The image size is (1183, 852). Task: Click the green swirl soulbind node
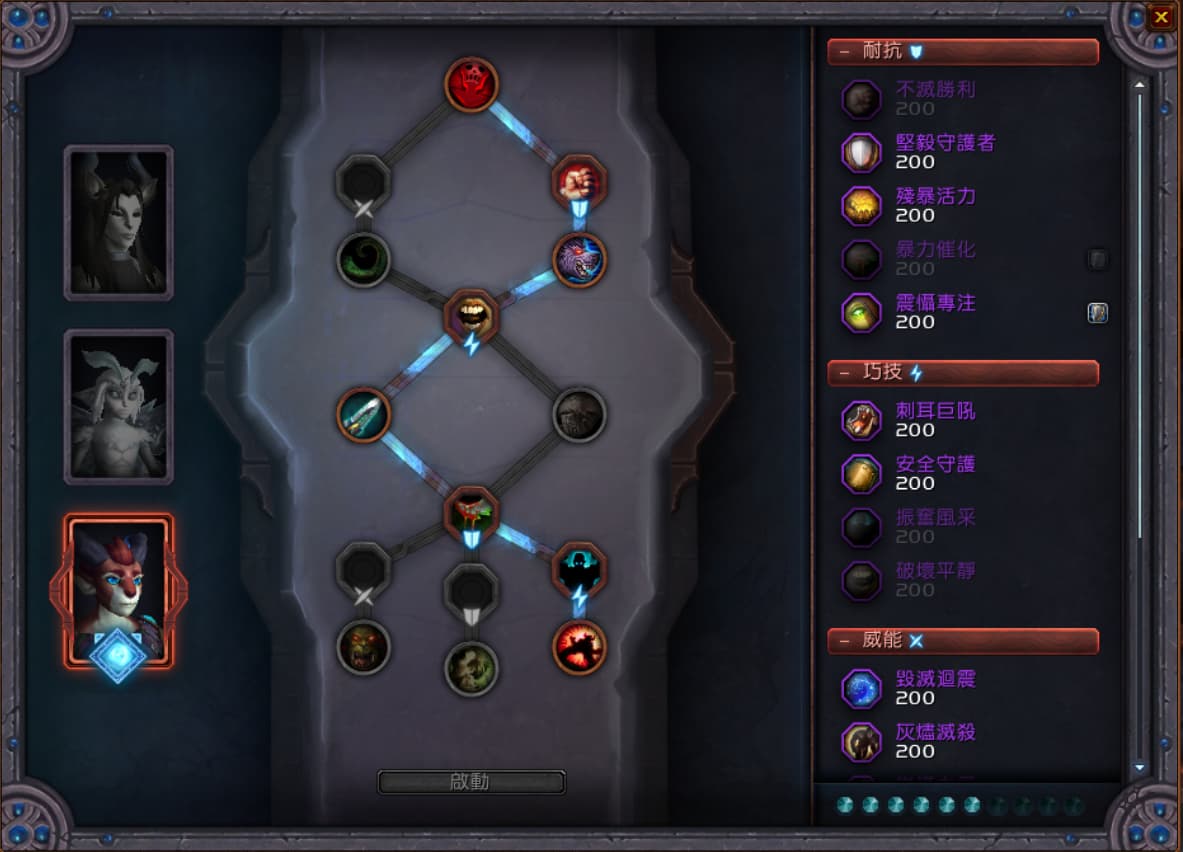(x=363, y=259)
